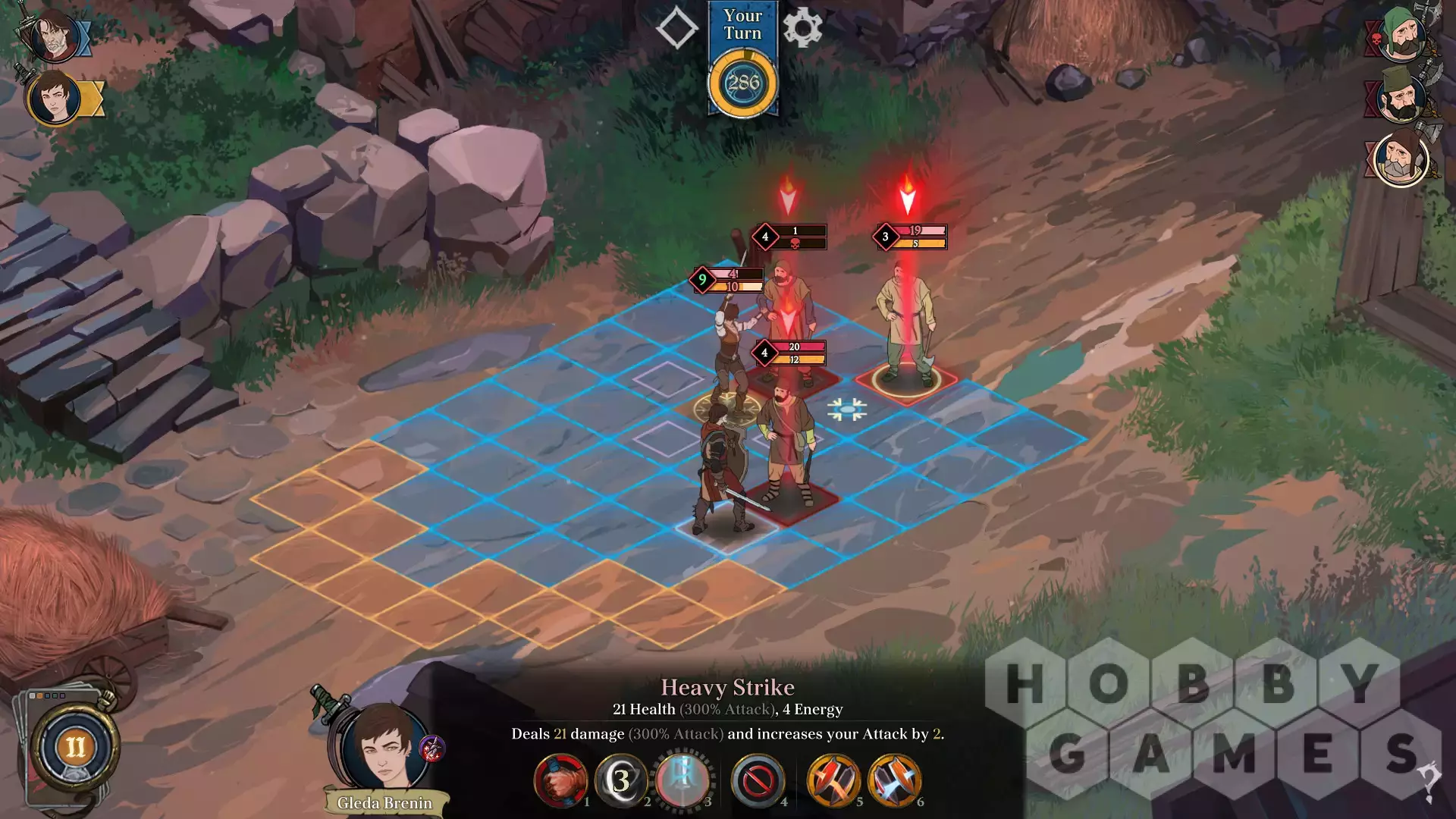Viewport: 1456px width, 819px height.
Task: Select the ability showing a 3 cooldown
Action: coord(621,780)
